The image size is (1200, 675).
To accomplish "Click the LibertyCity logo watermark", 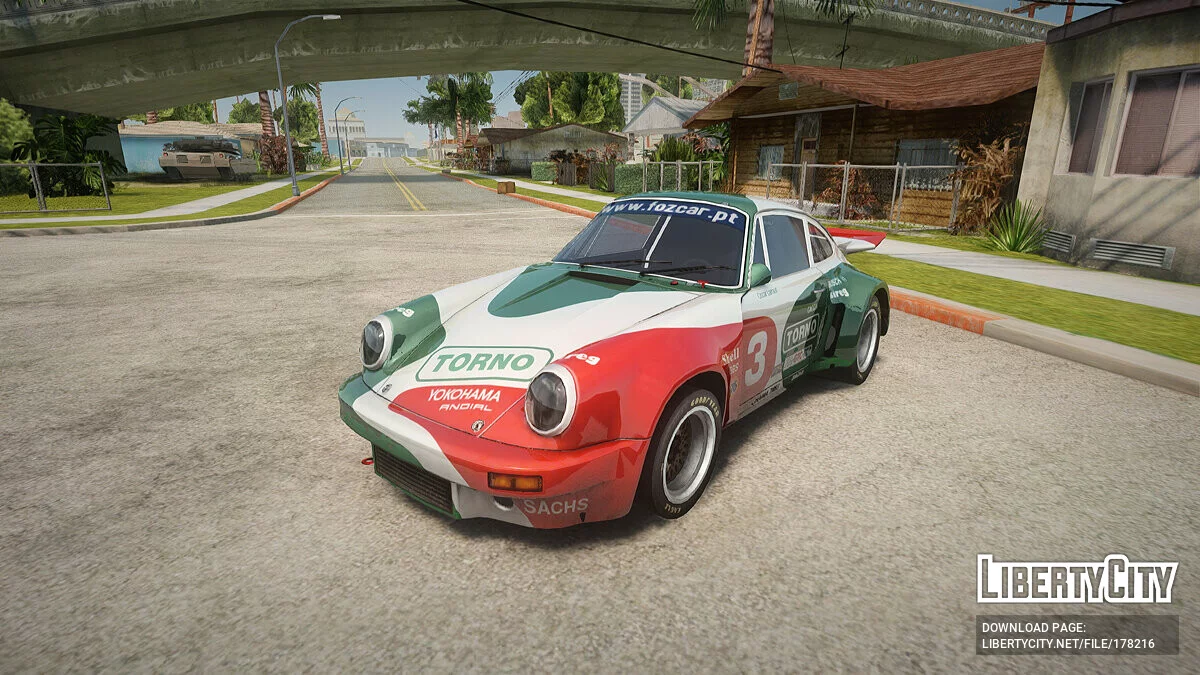I will click(1077, 579).
